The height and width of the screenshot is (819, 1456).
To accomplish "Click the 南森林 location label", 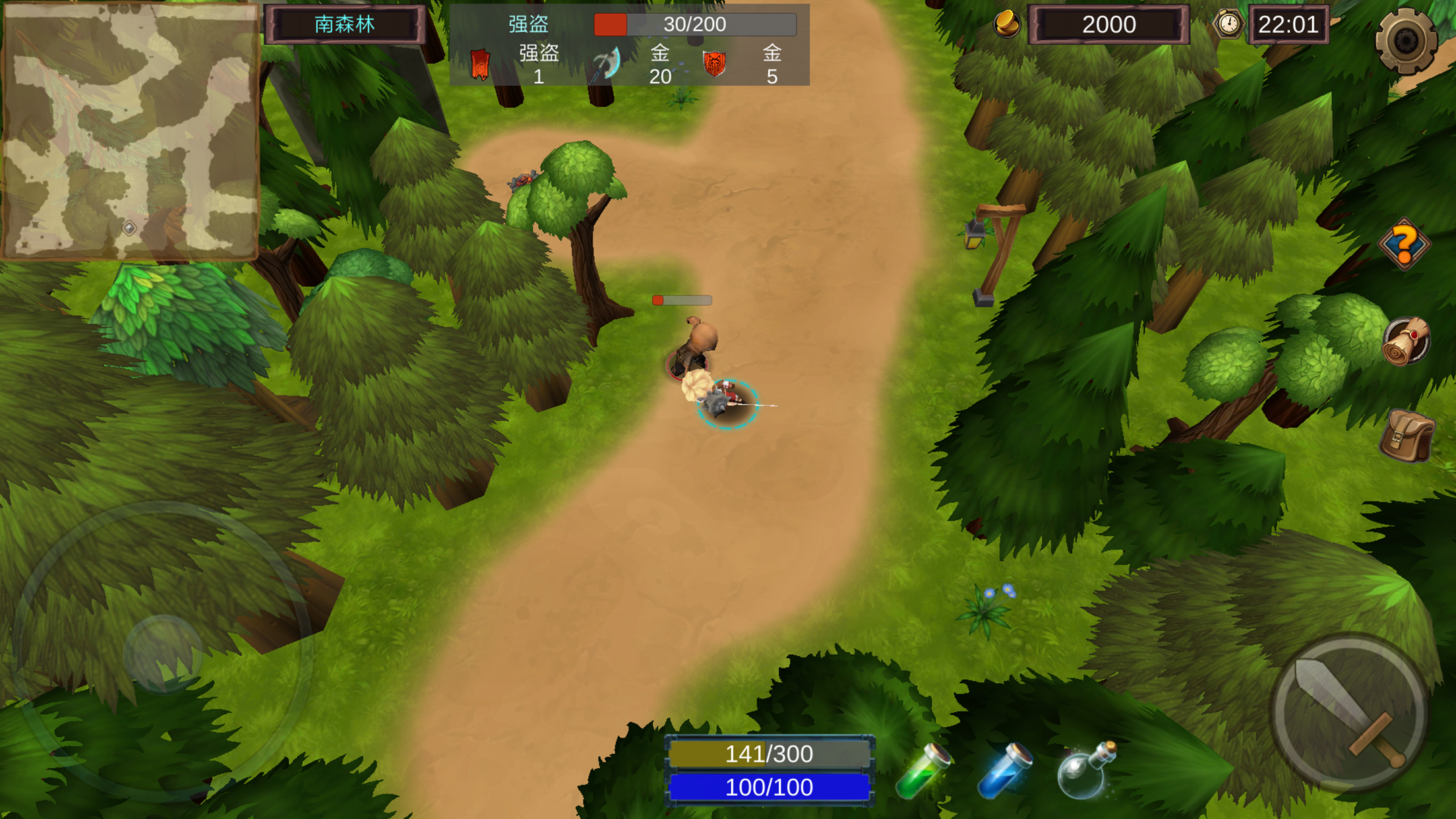I will 345,25.
